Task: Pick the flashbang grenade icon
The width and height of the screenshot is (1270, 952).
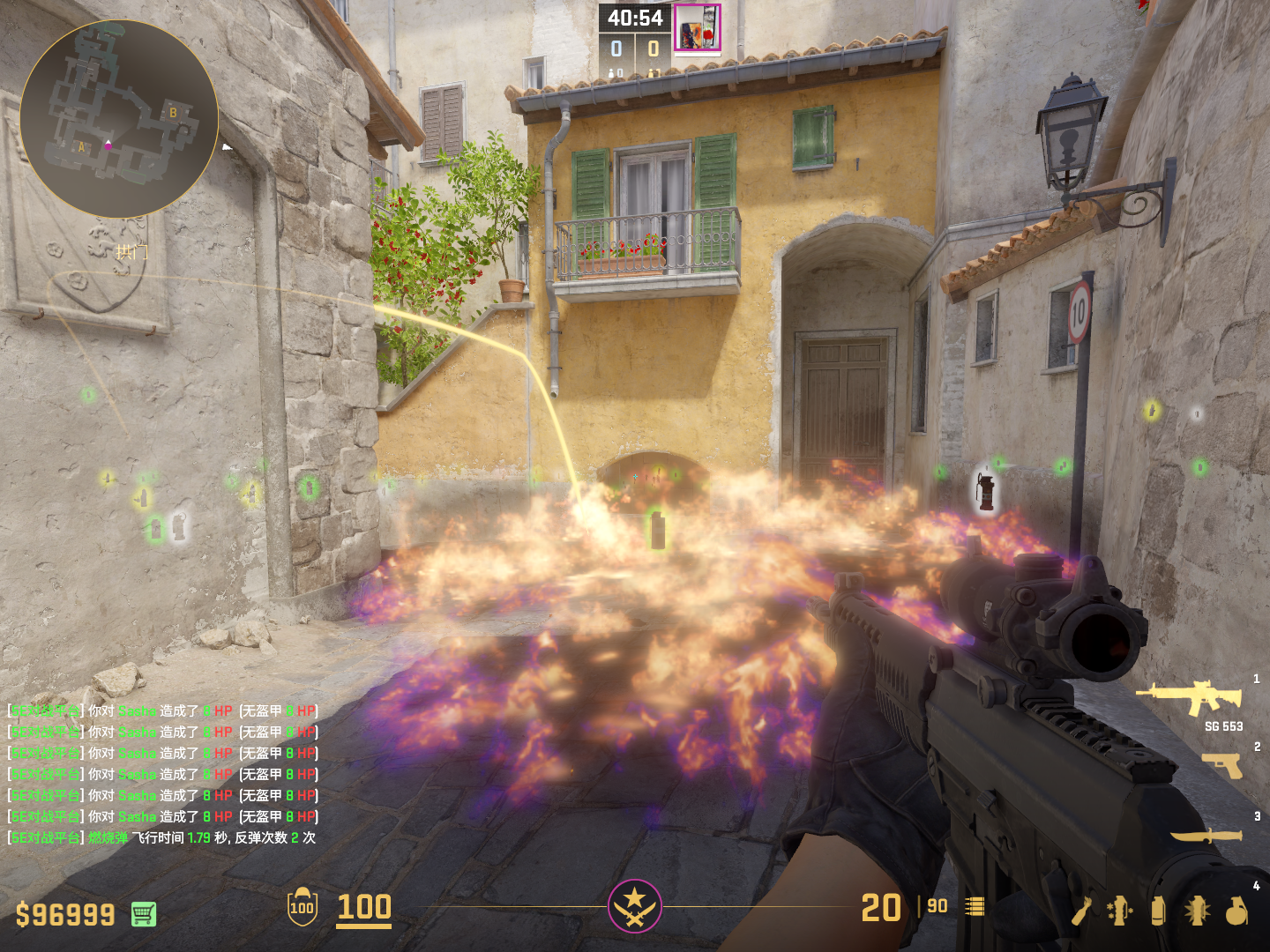Action: click(x=1197, y=911)
